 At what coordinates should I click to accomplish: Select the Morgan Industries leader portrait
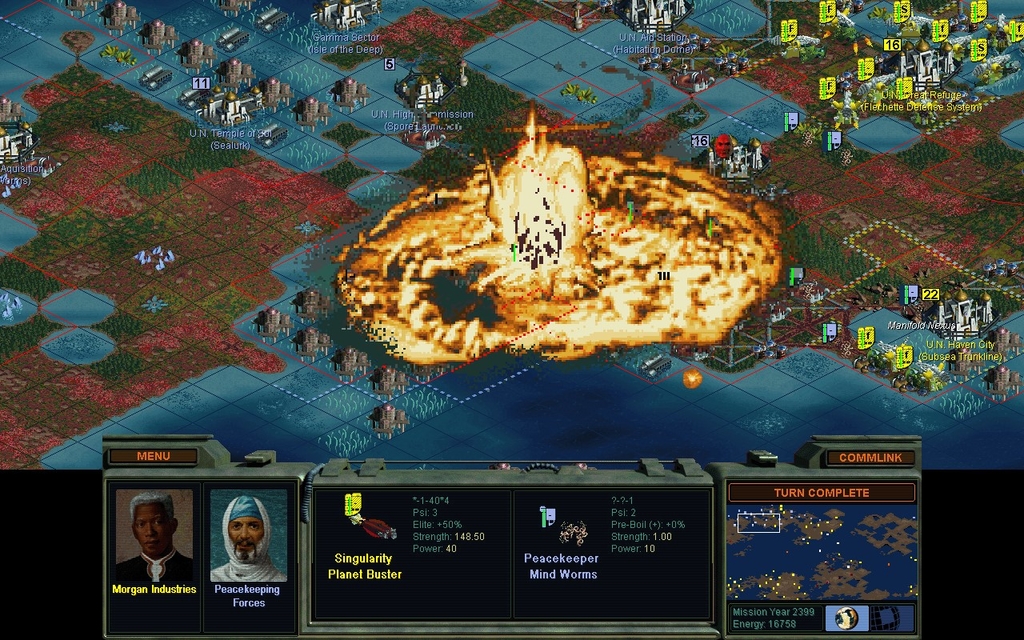153,536
